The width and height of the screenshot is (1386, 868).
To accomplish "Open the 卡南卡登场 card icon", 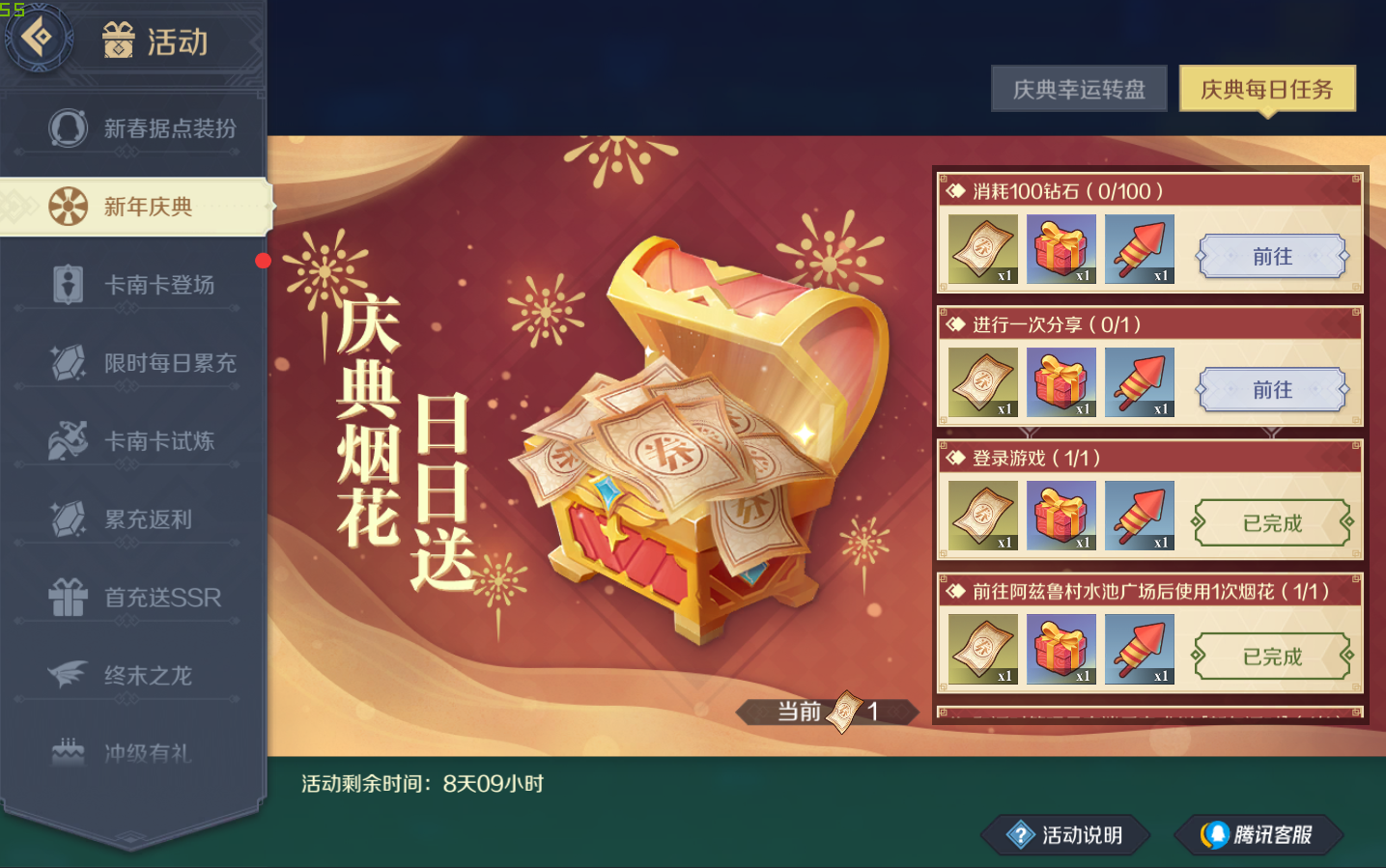I will point(68,284).
